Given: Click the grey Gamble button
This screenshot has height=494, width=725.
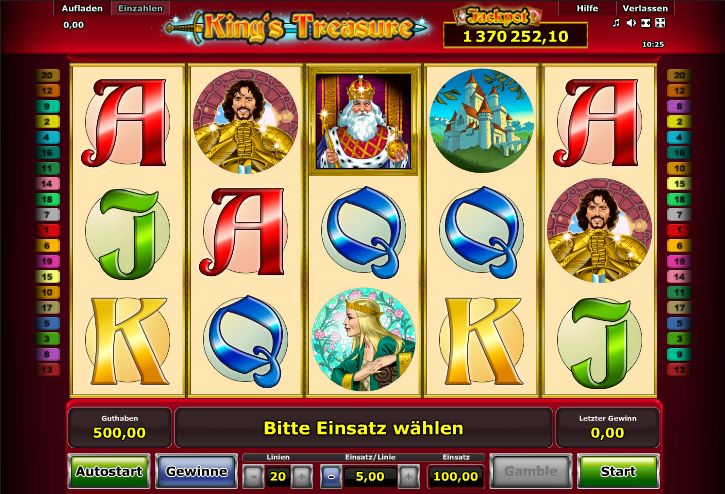Looking at the screenshot, I should 530,470.
